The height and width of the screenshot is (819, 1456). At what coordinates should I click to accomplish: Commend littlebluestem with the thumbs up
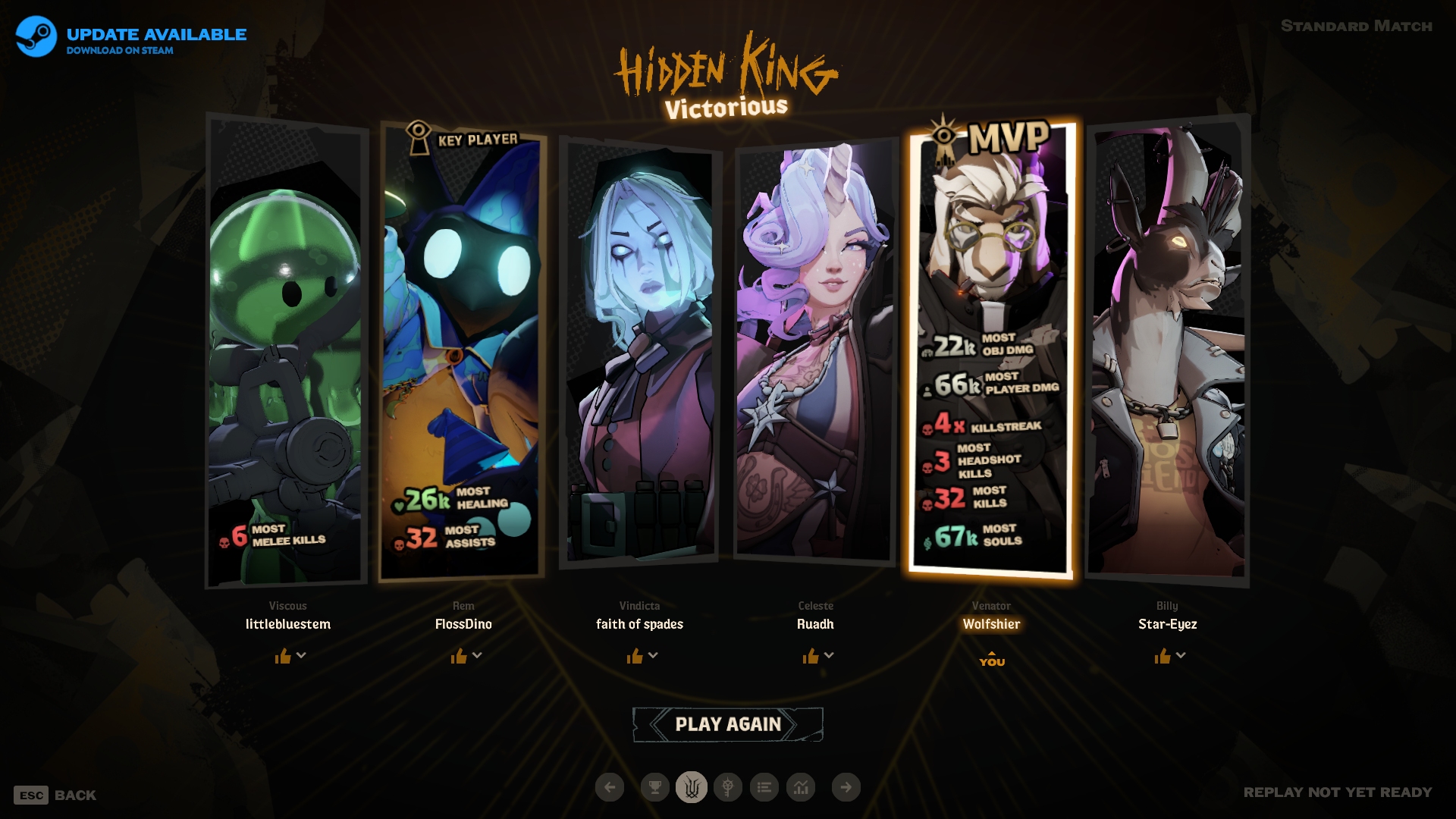point(283,656)
